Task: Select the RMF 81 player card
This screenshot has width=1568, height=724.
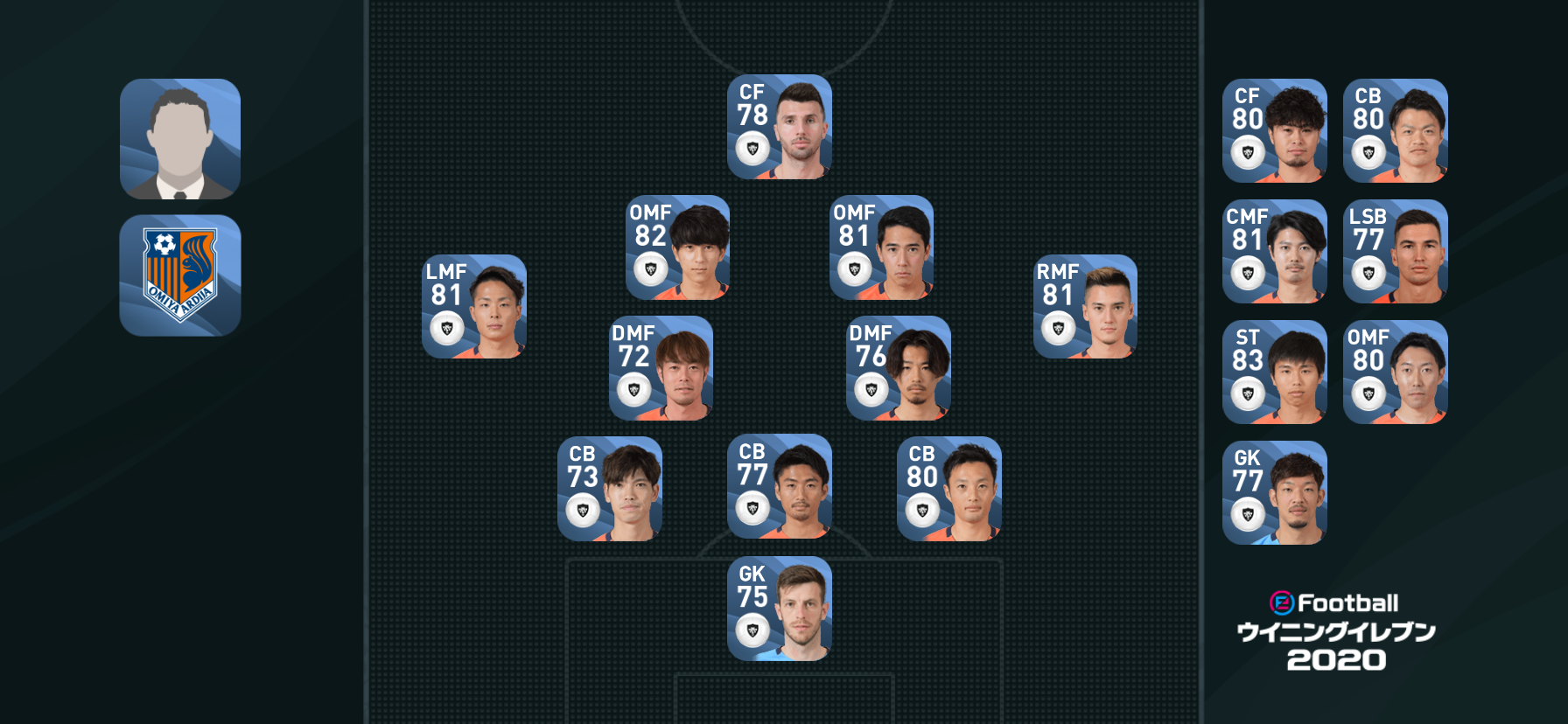Action: (x=1085, y=307)
